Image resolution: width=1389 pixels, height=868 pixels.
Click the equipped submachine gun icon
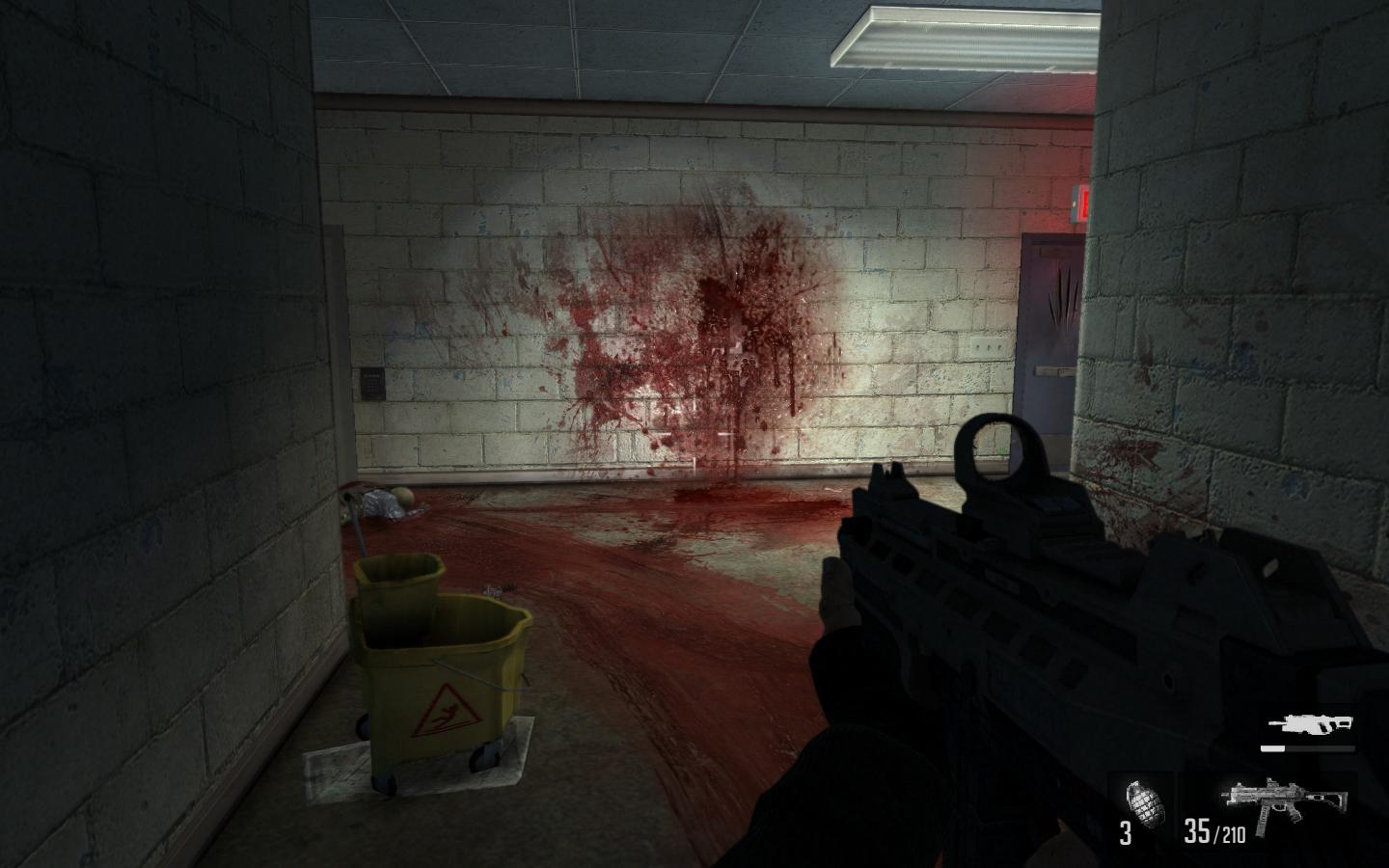tap(1269, 797)
